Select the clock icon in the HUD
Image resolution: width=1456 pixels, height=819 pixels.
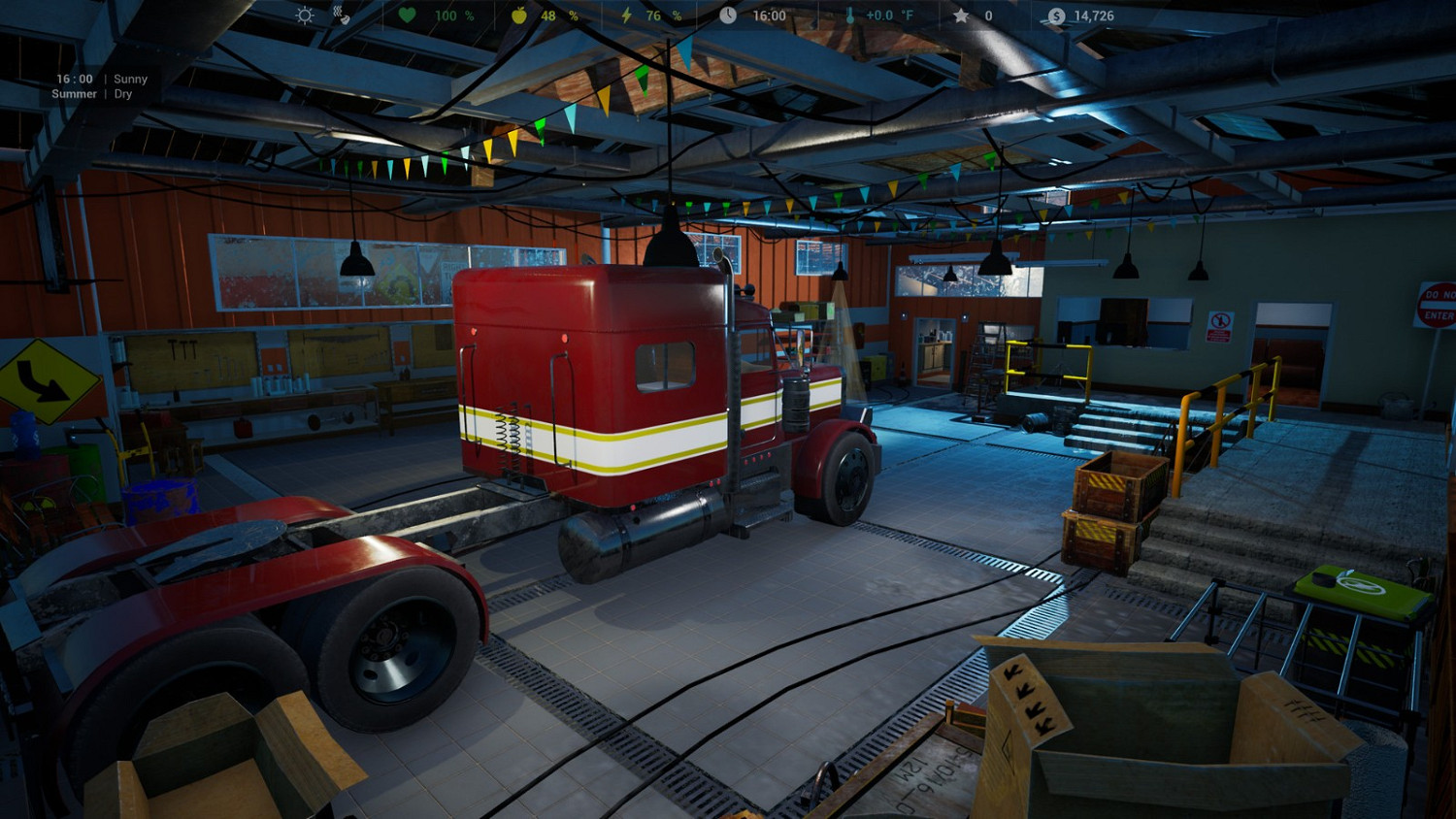click(x=730, y=16)
